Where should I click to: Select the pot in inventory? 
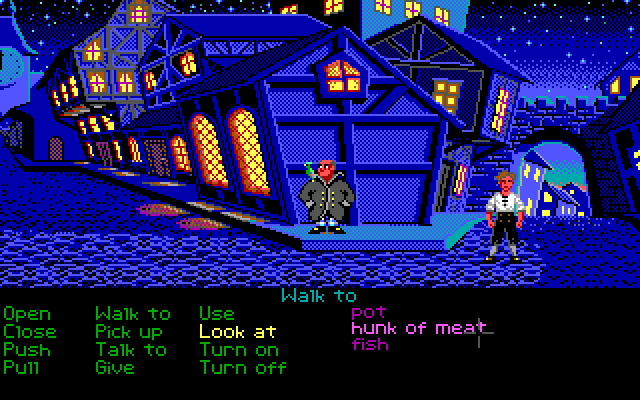[x=368, y=312]
